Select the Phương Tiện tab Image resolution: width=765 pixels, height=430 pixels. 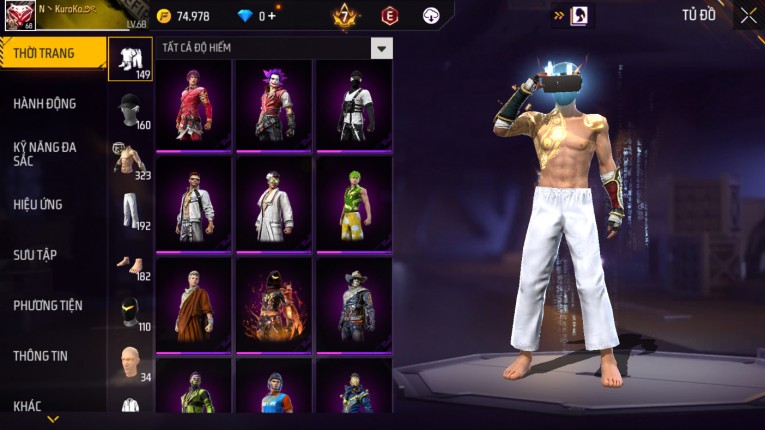pos(48,305)
